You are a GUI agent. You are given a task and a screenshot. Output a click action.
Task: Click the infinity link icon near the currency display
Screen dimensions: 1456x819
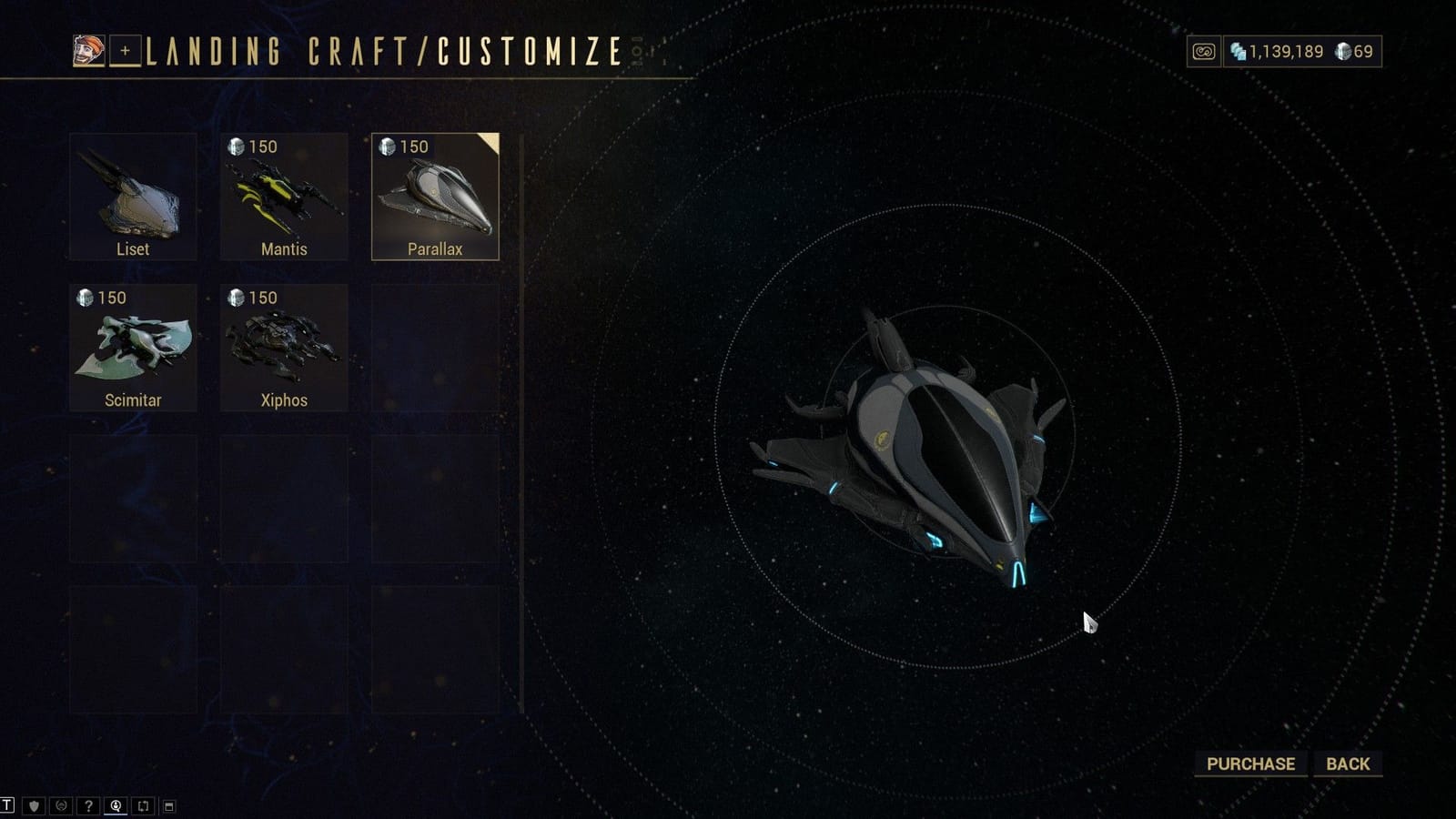[x=1203, y=52]
